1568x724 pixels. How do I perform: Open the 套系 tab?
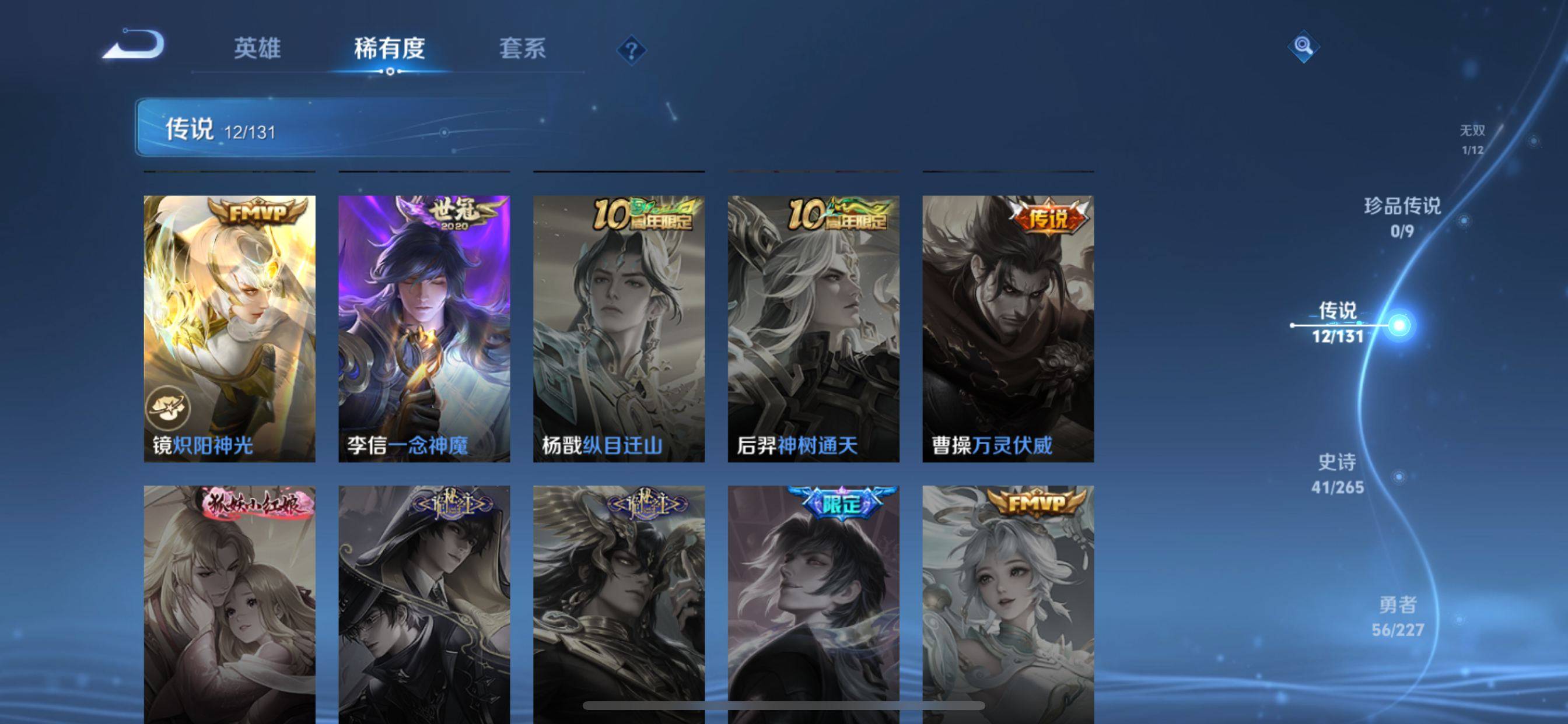pos(522,48)
